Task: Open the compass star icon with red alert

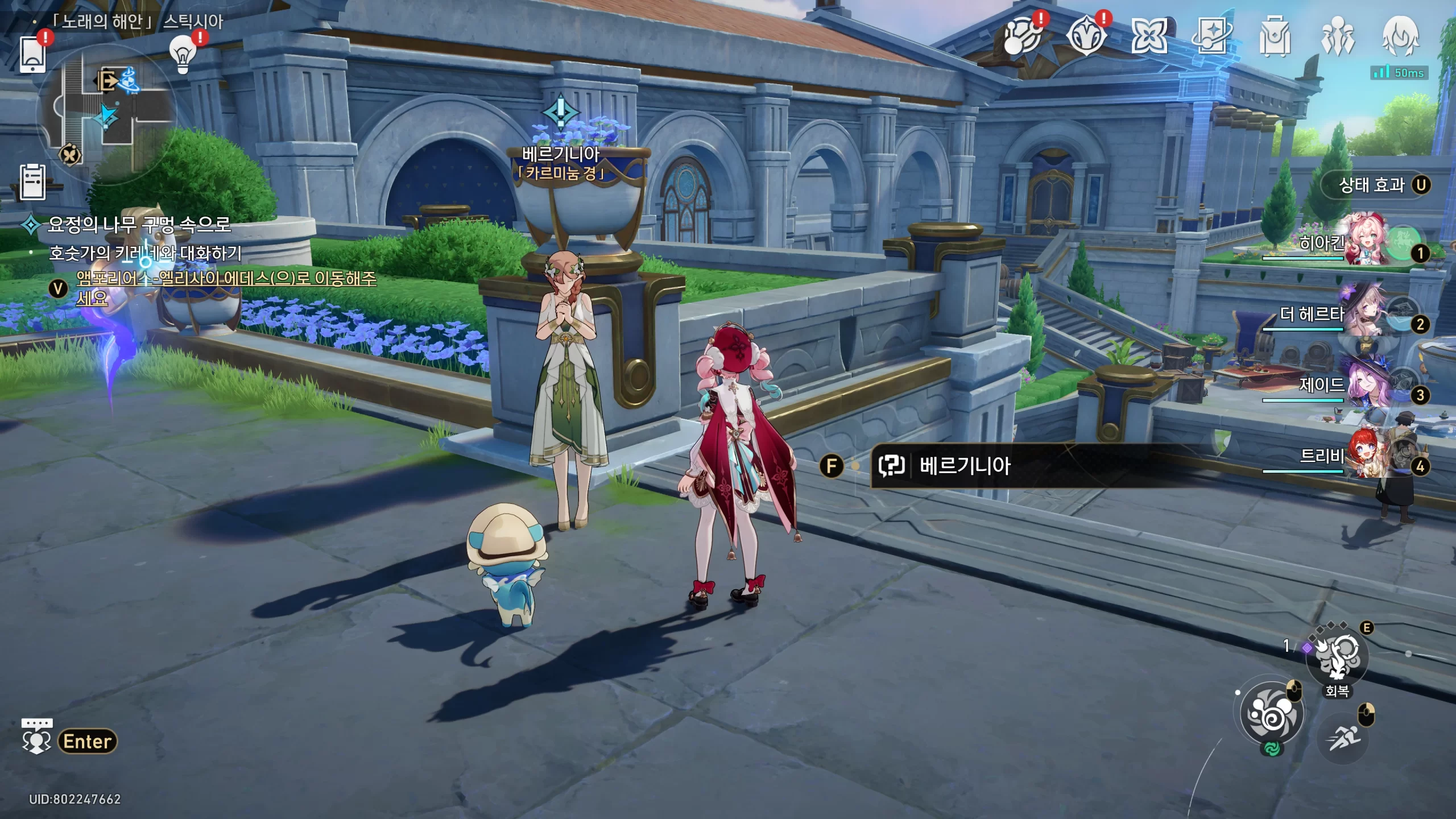Action: click(1086, 36)
